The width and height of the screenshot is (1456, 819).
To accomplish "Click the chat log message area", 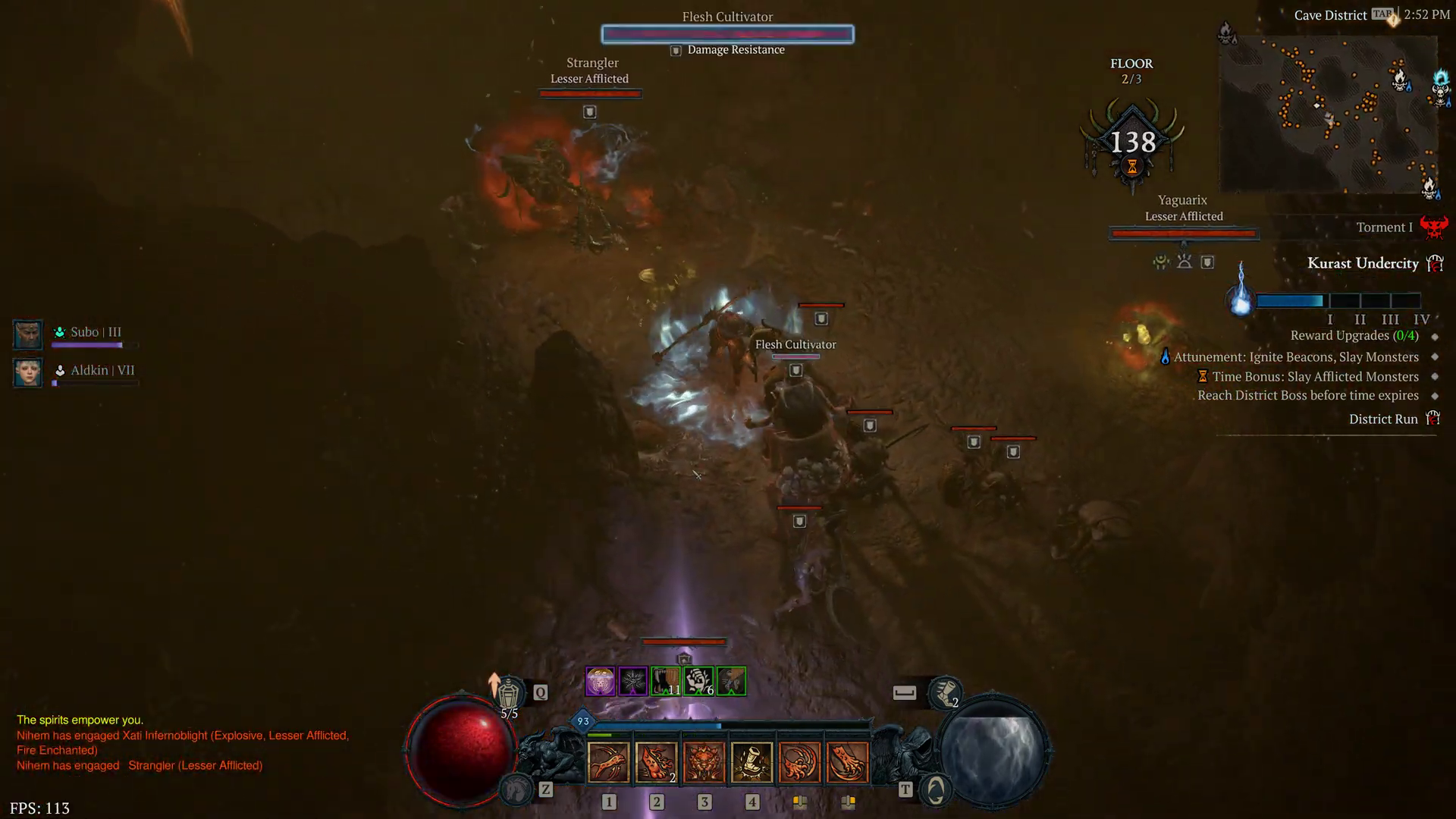I will coord(182,742).
